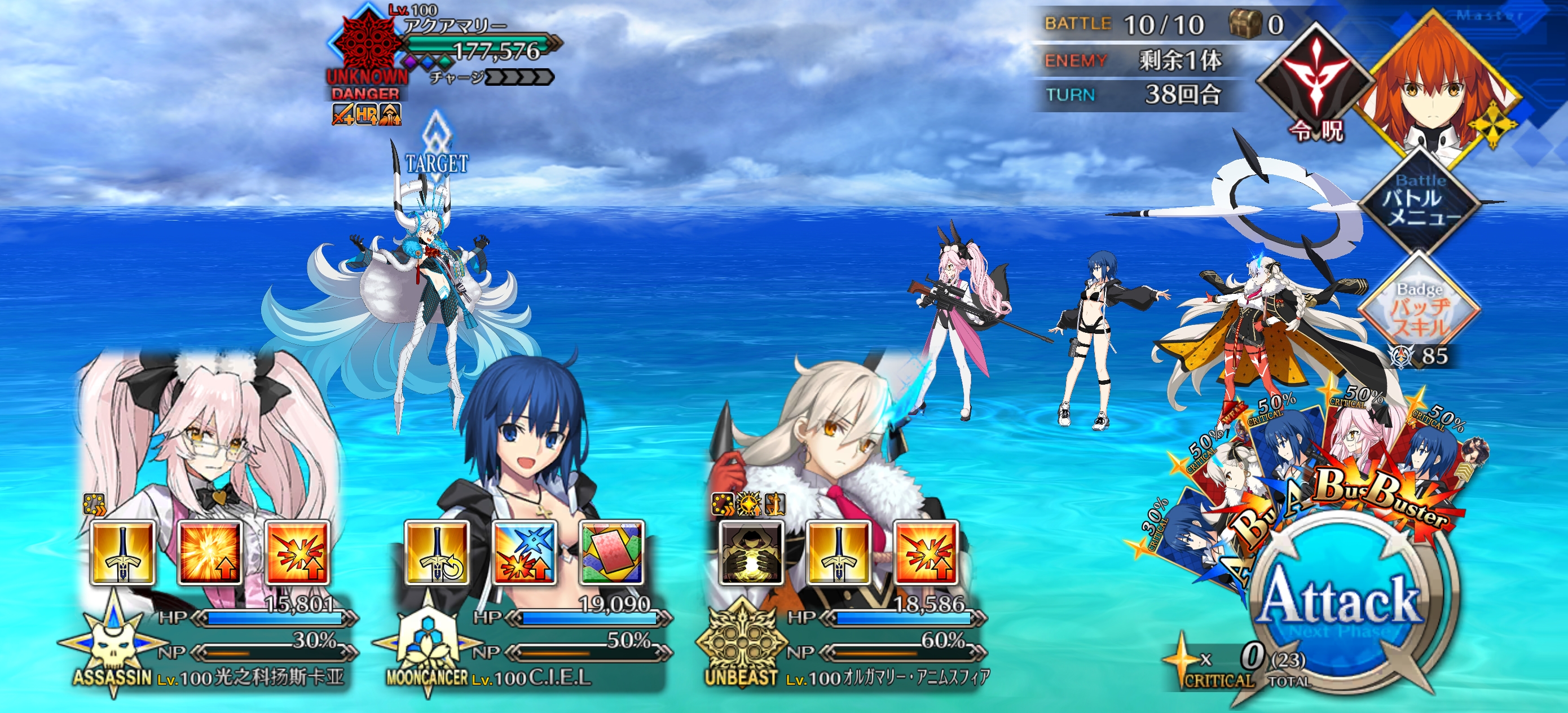Tap the Attack button to choose cards
The height and width of the screenshot is (713, 1568).
click(1342, 603)
